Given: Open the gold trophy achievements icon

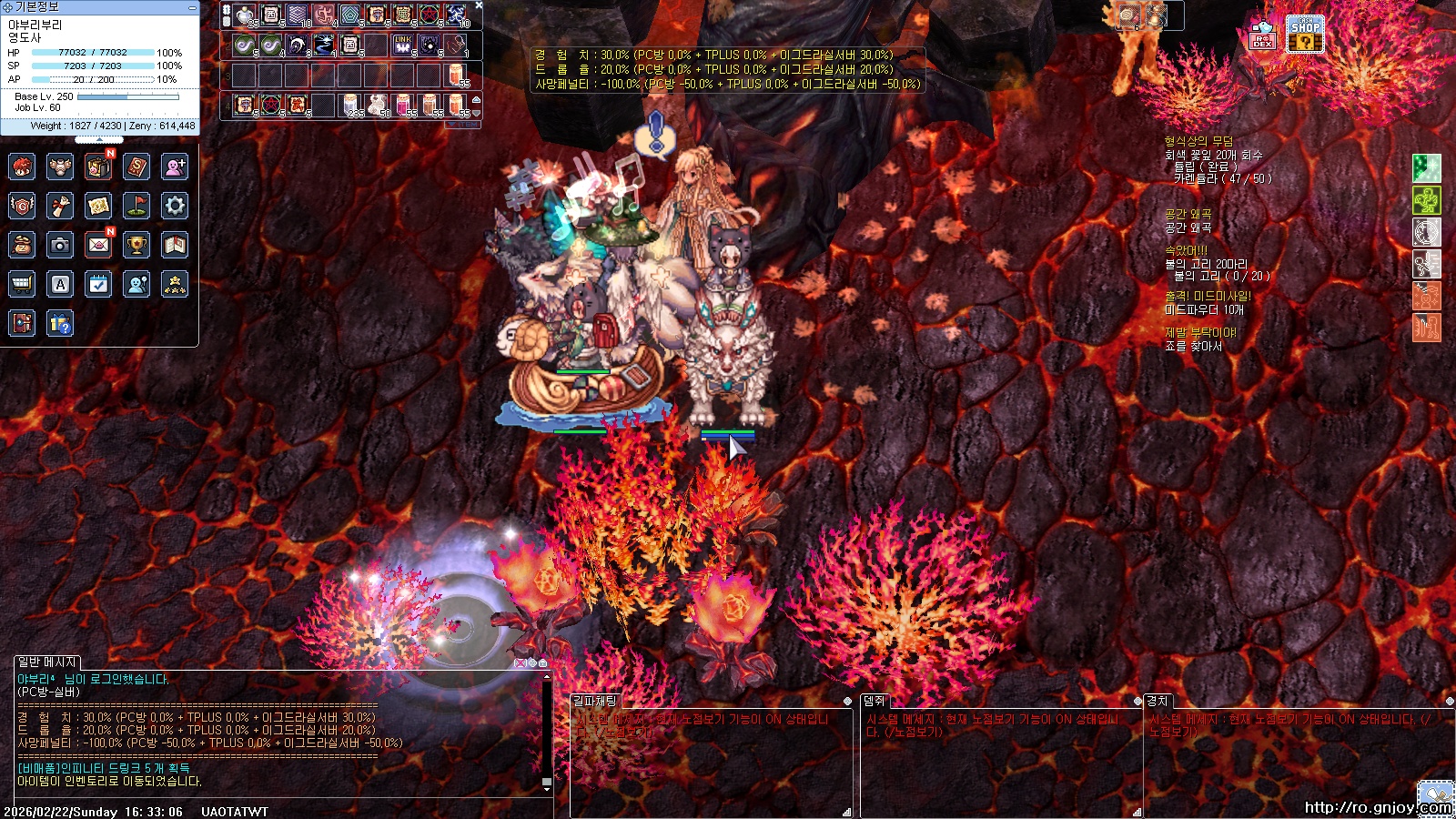Looking at the screenshot, I should point(136,245).
